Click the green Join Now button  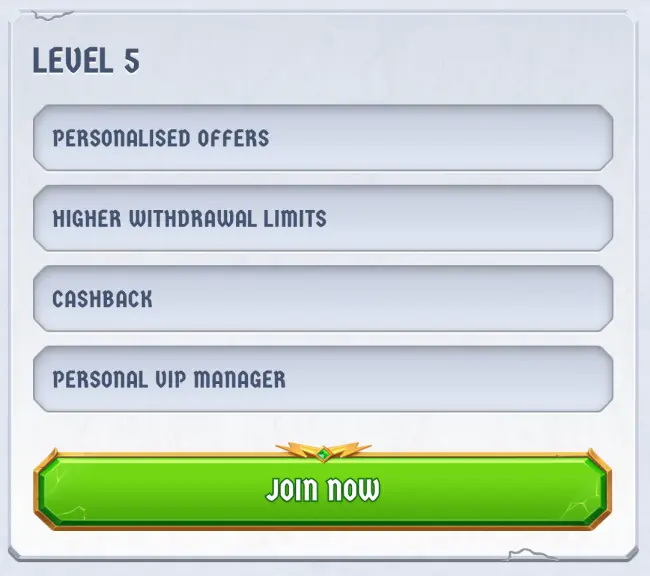click(x=322, y=490)
